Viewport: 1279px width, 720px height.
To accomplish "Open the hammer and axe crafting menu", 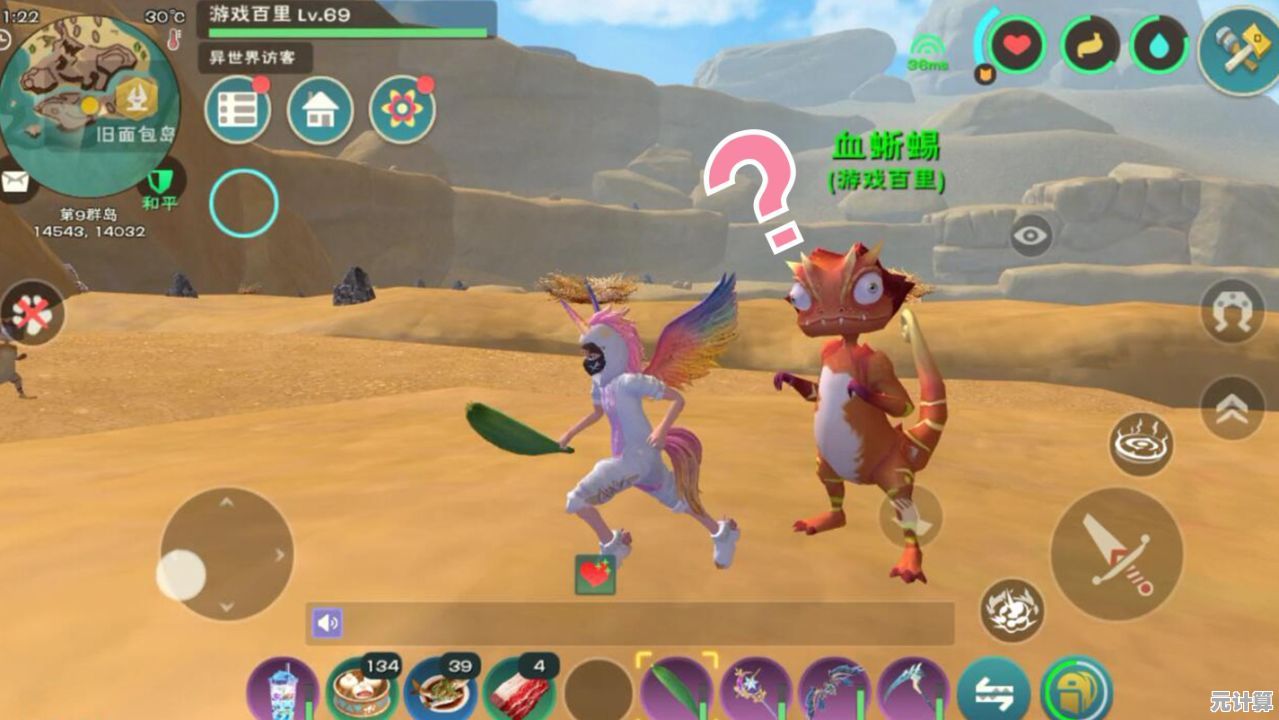I will pos(1238,50).
